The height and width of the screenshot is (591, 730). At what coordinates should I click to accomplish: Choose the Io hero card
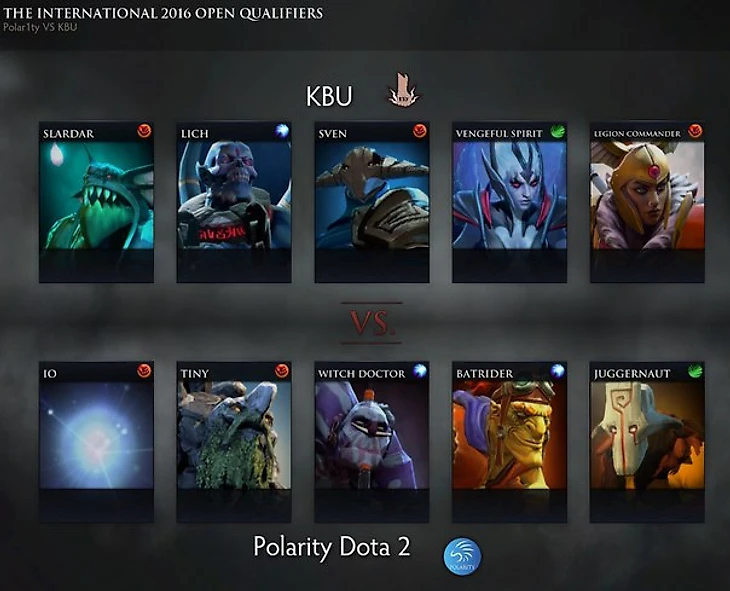(96, 442)
